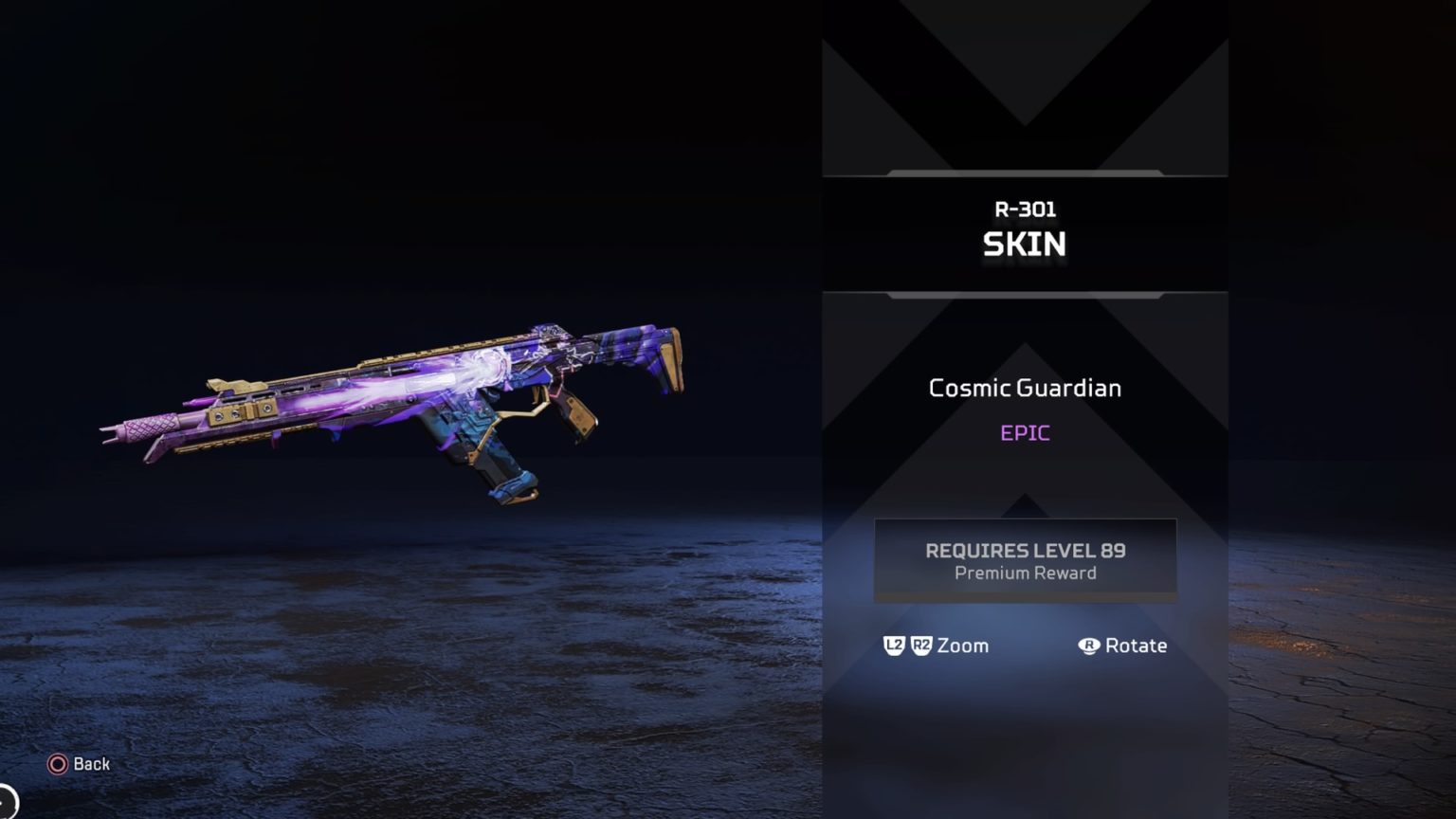Click the Rotate control label icon
The height and width of the screenshot is (819, 1456).
pyautogui.click(x=1136, y=646)
